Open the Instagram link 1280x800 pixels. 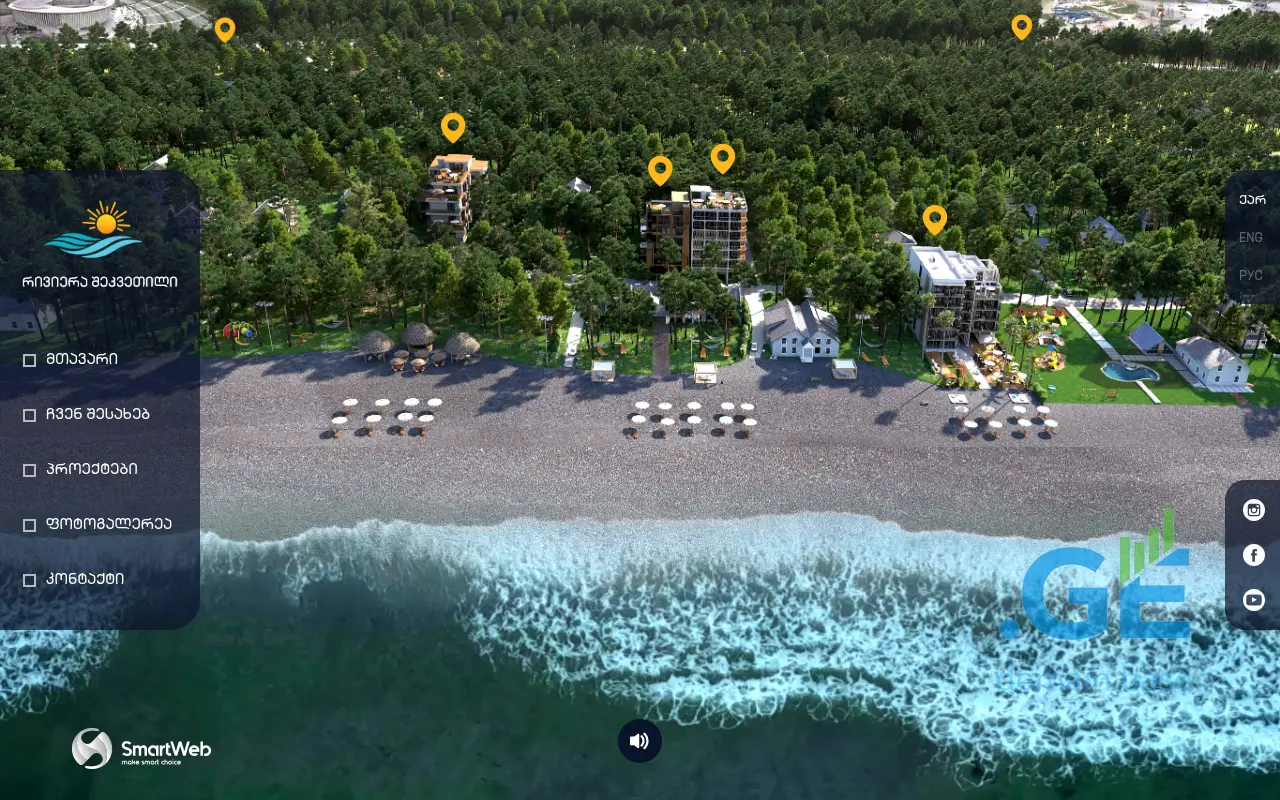1254,510
